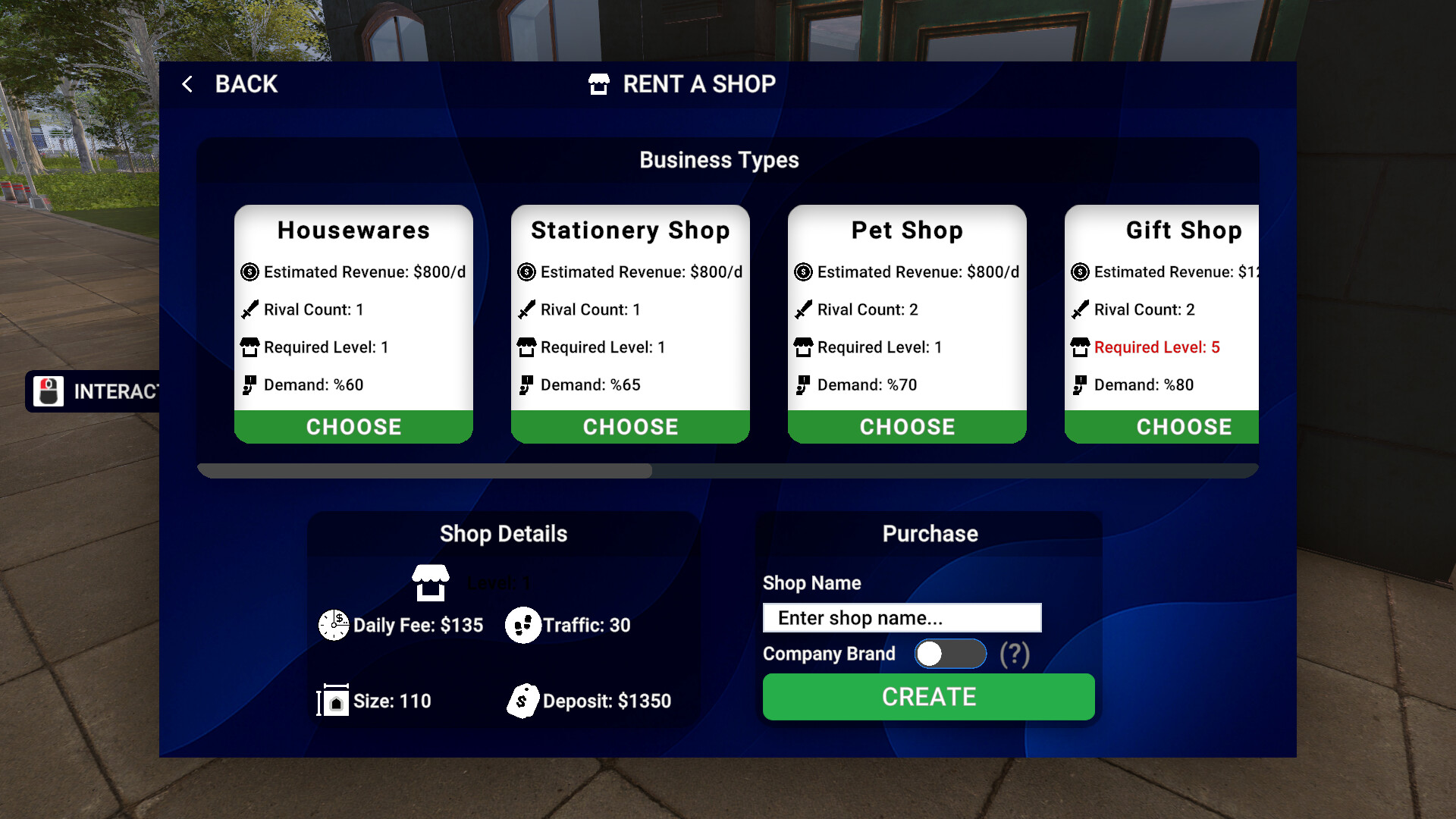Choose the Housewares business type
Image resolution: width=1456 pixels, height=819 pixels.
coord(353,426)
